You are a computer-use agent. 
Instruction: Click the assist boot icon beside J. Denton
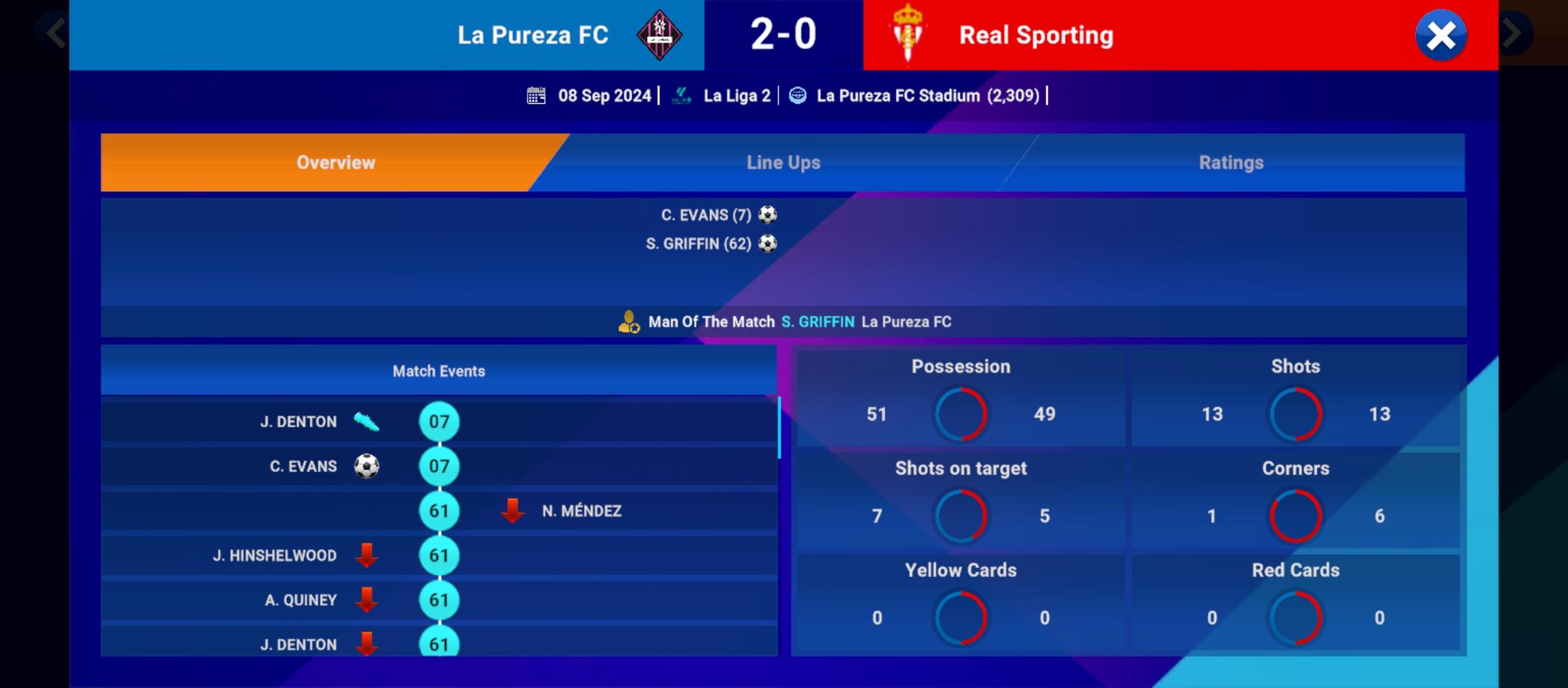coord(367,421)
